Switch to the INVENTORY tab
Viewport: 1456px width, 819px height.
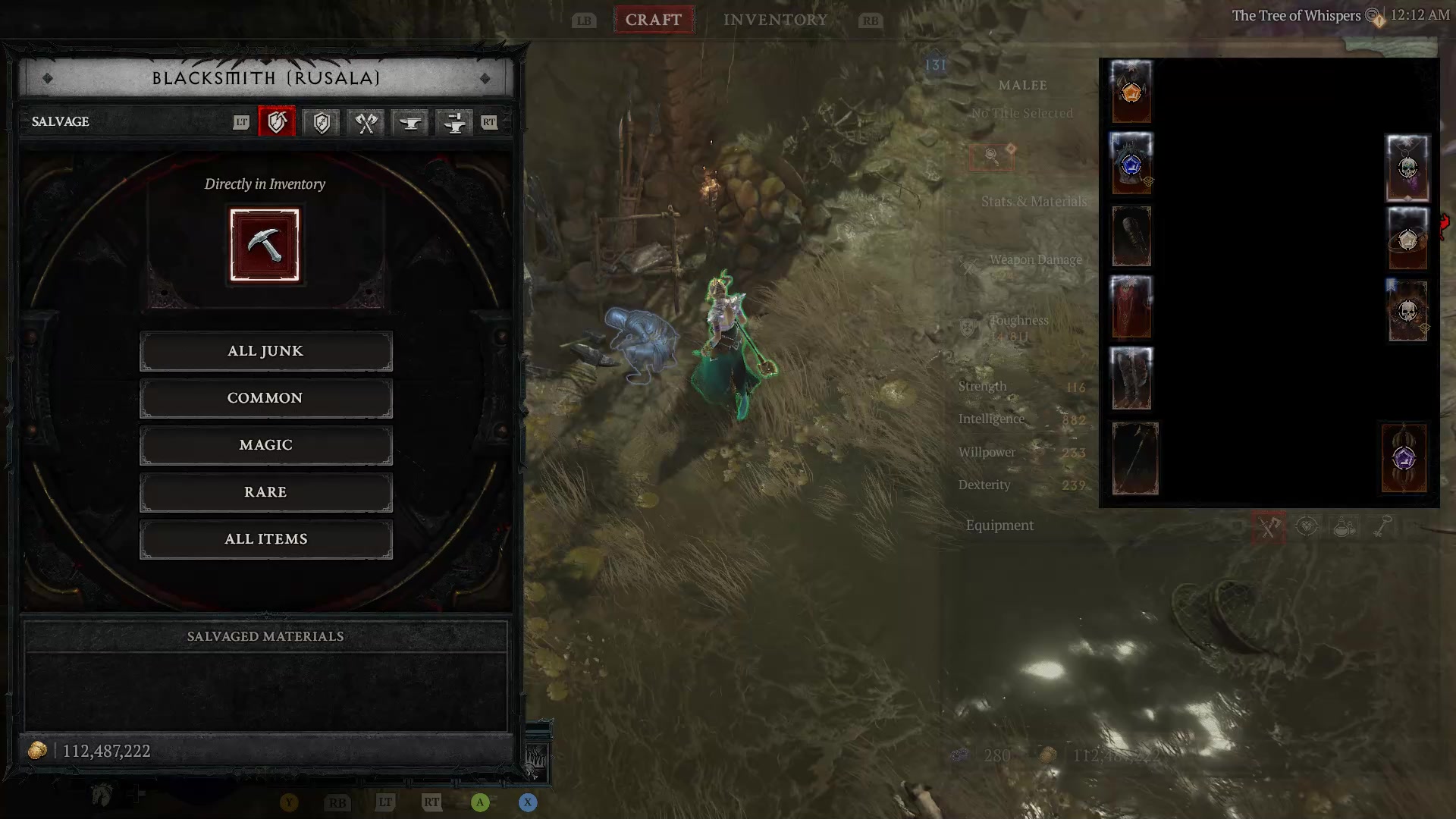(x=775, y=20)
